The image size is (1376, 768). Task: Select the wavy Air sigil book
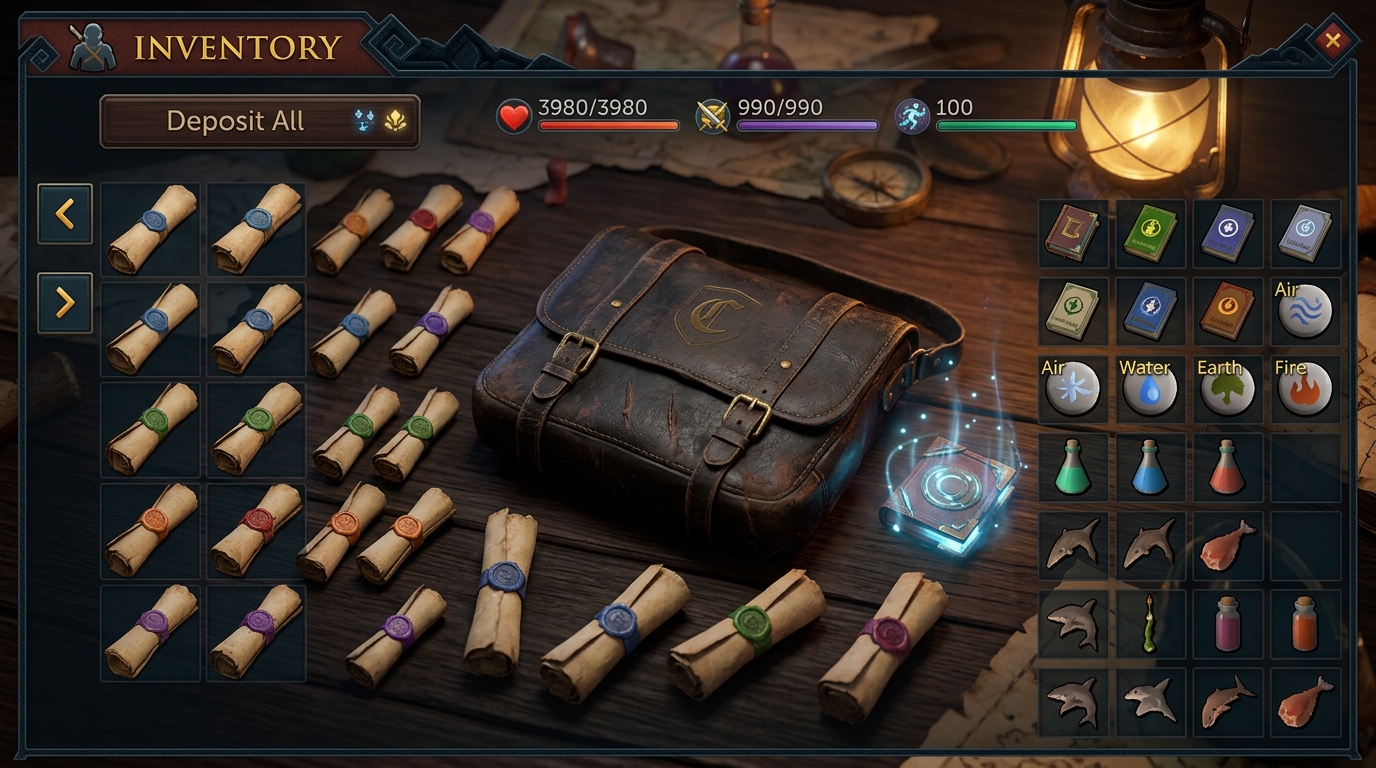1305,311
